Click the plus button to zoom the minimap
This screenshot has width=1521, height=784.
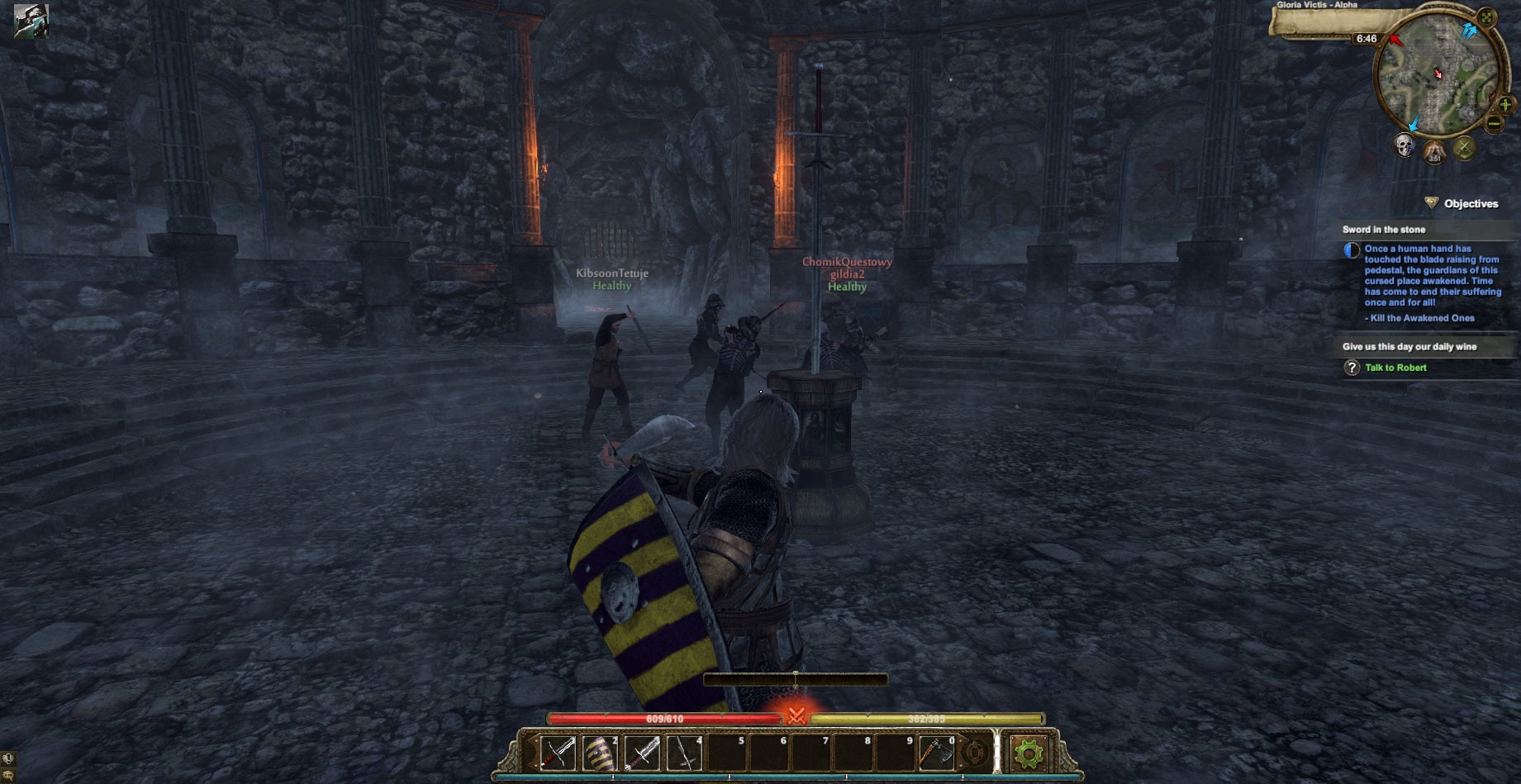tap(1505, 105)
